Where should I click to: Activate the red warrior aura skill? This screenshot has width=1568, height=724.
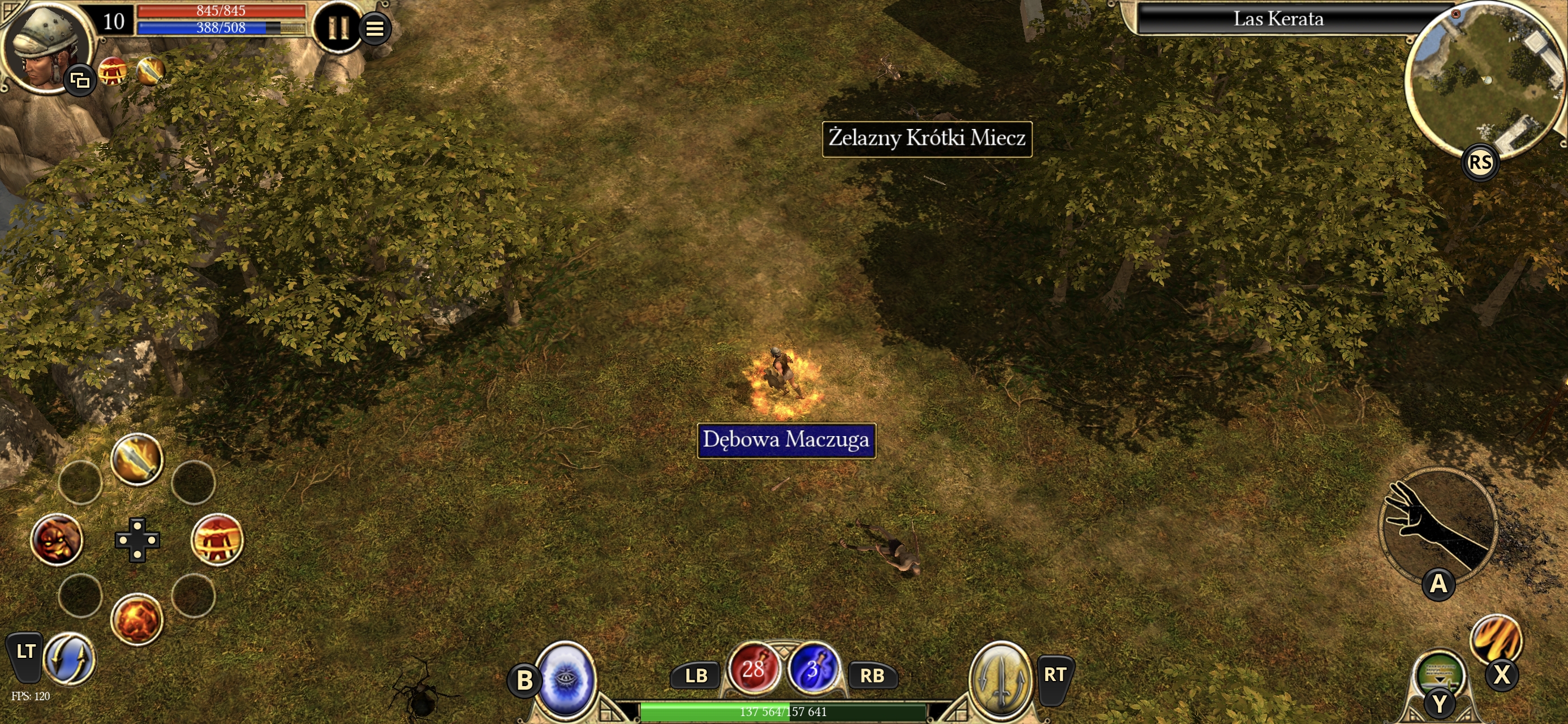(217, 540)
